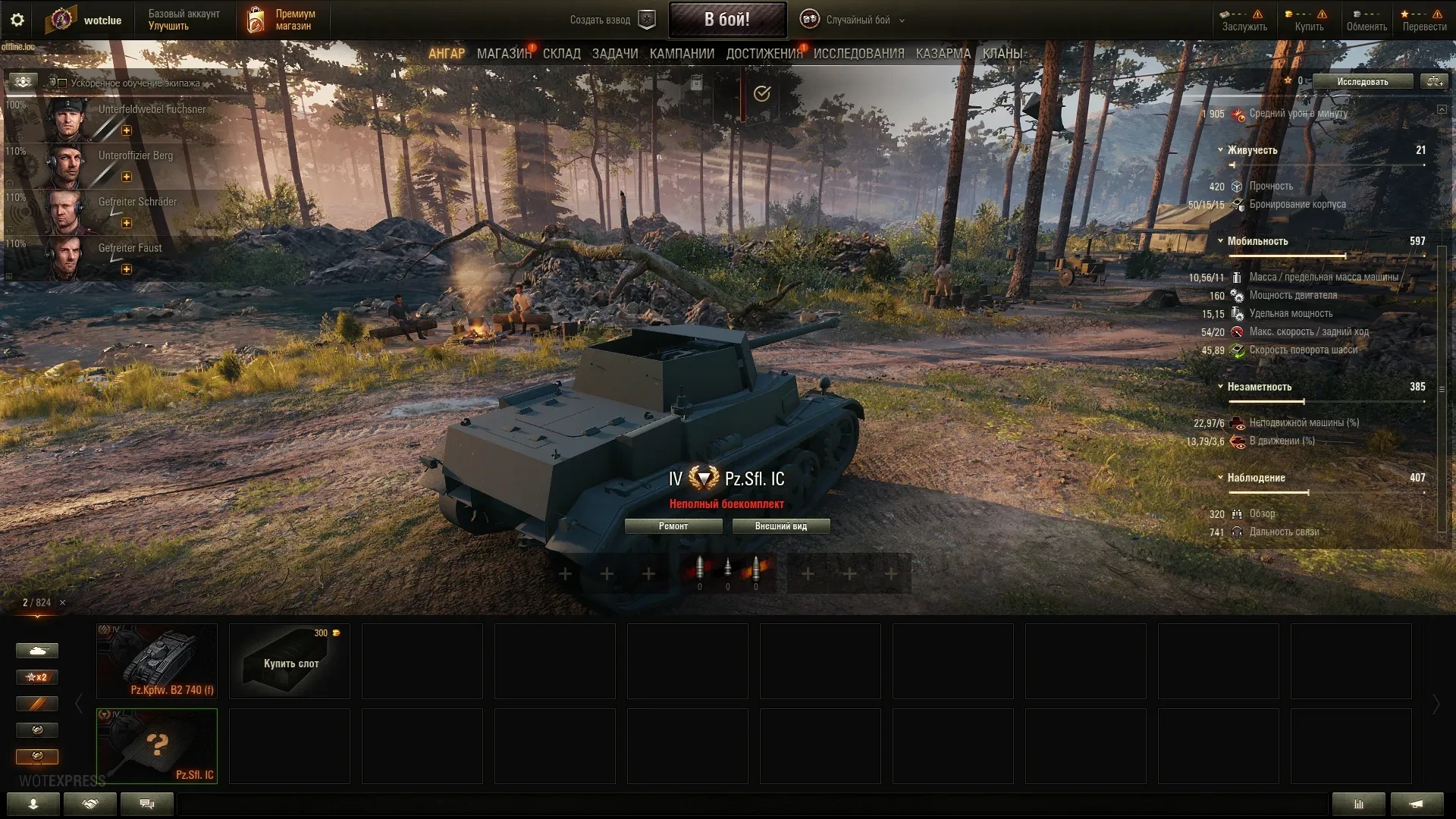Buy a new slot with Купить слот

[290, 661]
